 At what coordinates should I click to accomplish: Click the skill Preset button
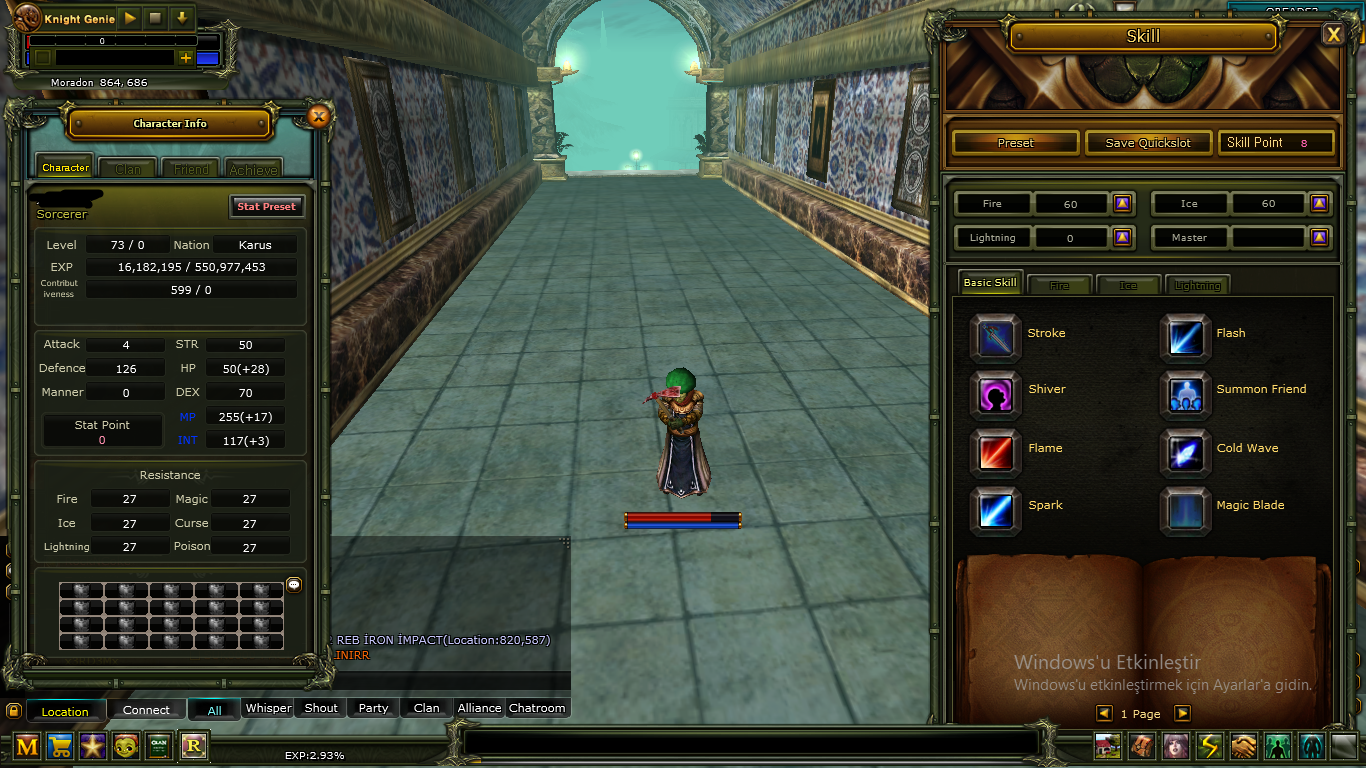(x=1015, y=143)
